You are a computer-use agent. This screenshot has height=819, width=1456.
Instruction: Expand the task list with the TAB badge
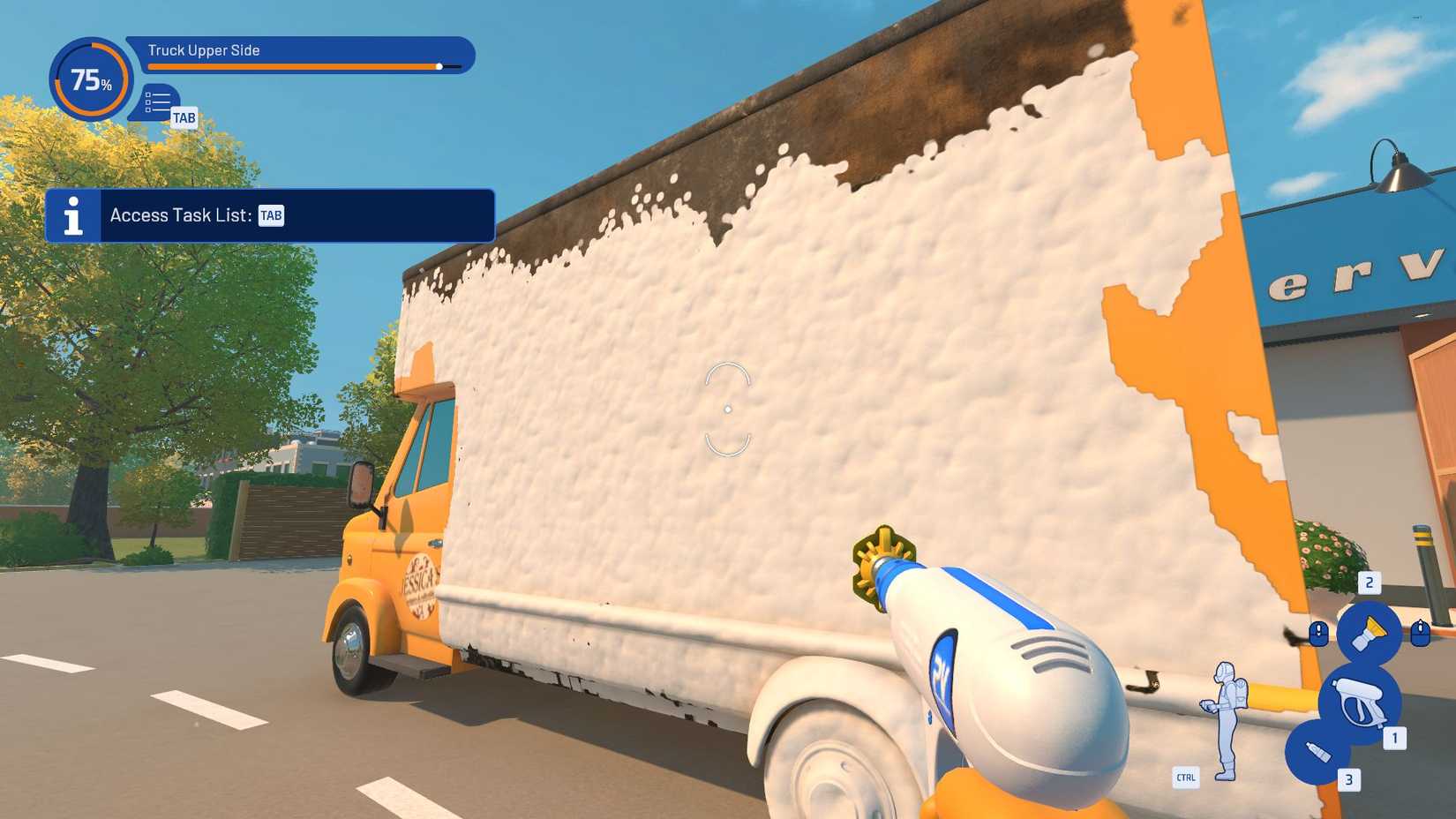183,118
